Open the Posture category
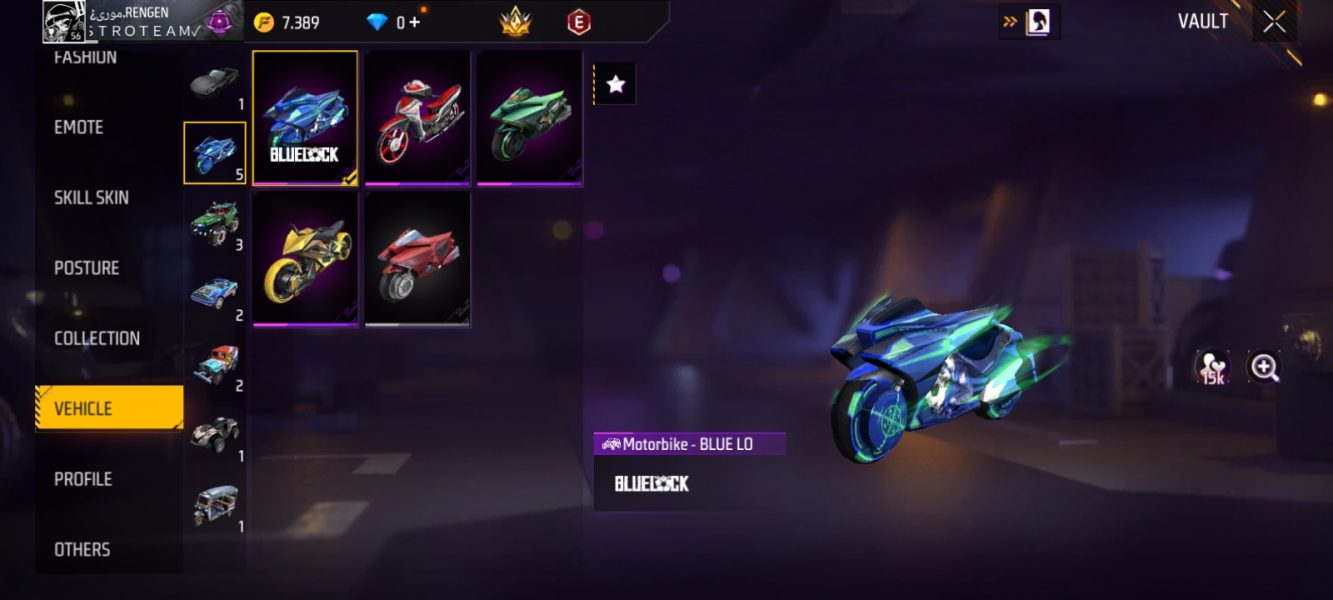 [86, 268]
